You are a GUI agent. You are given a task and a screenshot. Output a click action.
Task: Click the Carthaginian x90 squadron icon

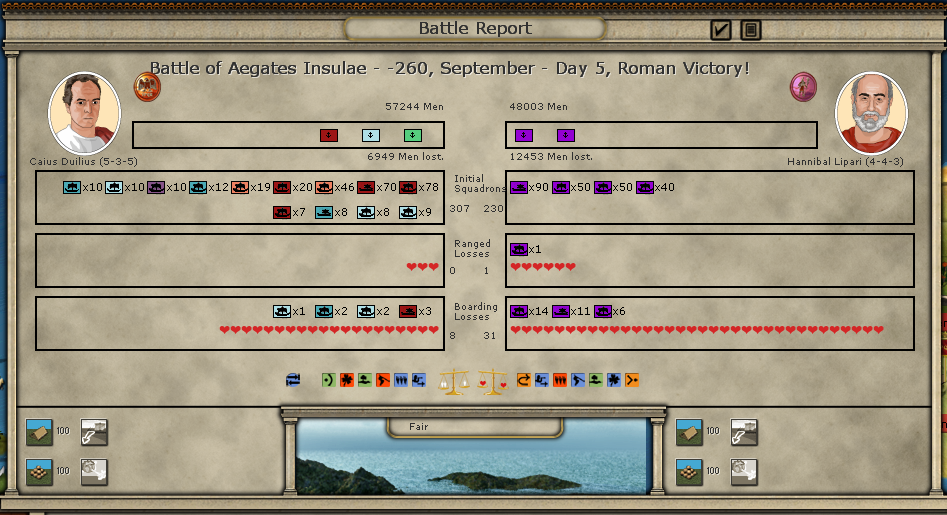point(519,187)
